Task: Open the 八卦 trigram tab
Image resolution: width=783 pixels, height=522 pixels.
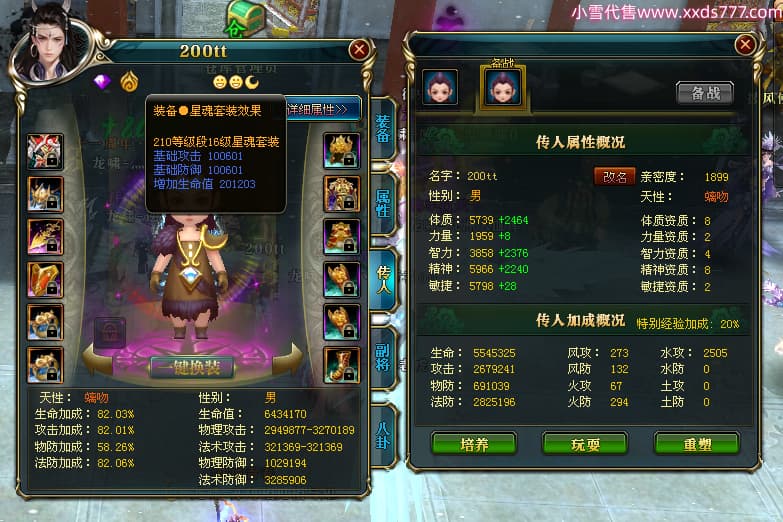Action: 383,434
